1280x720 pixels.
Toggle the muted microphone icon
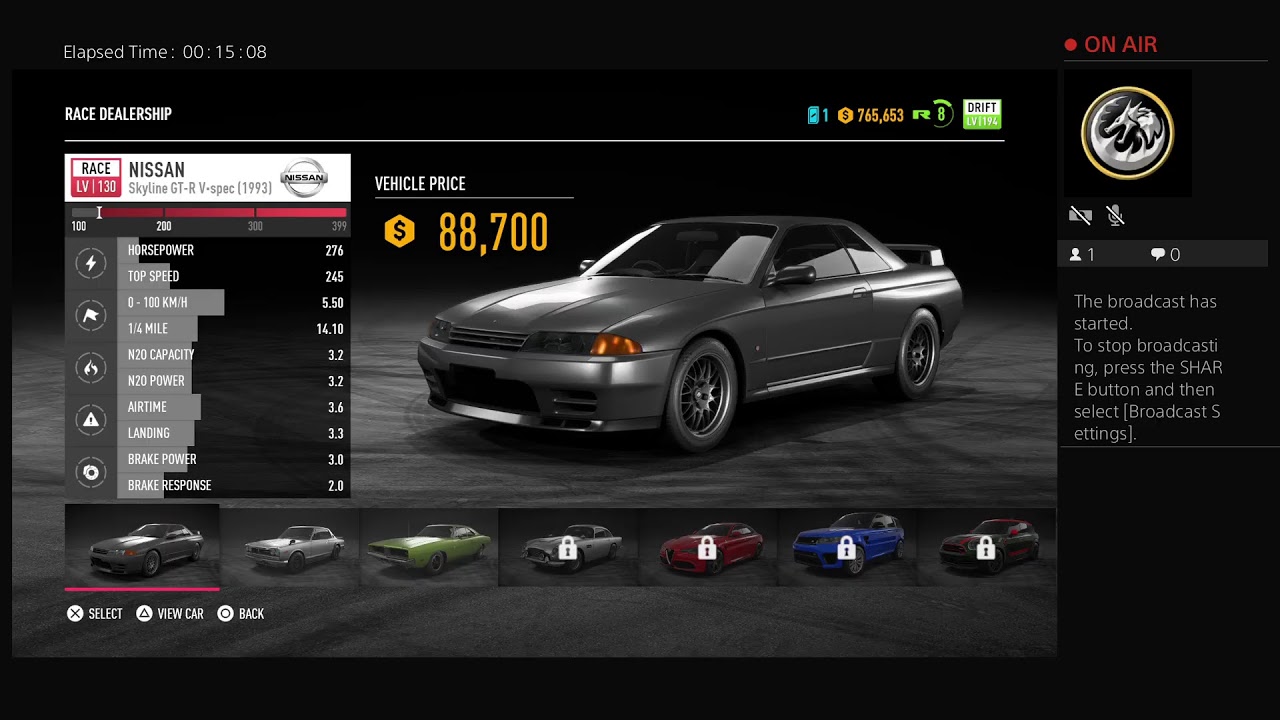pyautogui.click(x=1116, y=215)
